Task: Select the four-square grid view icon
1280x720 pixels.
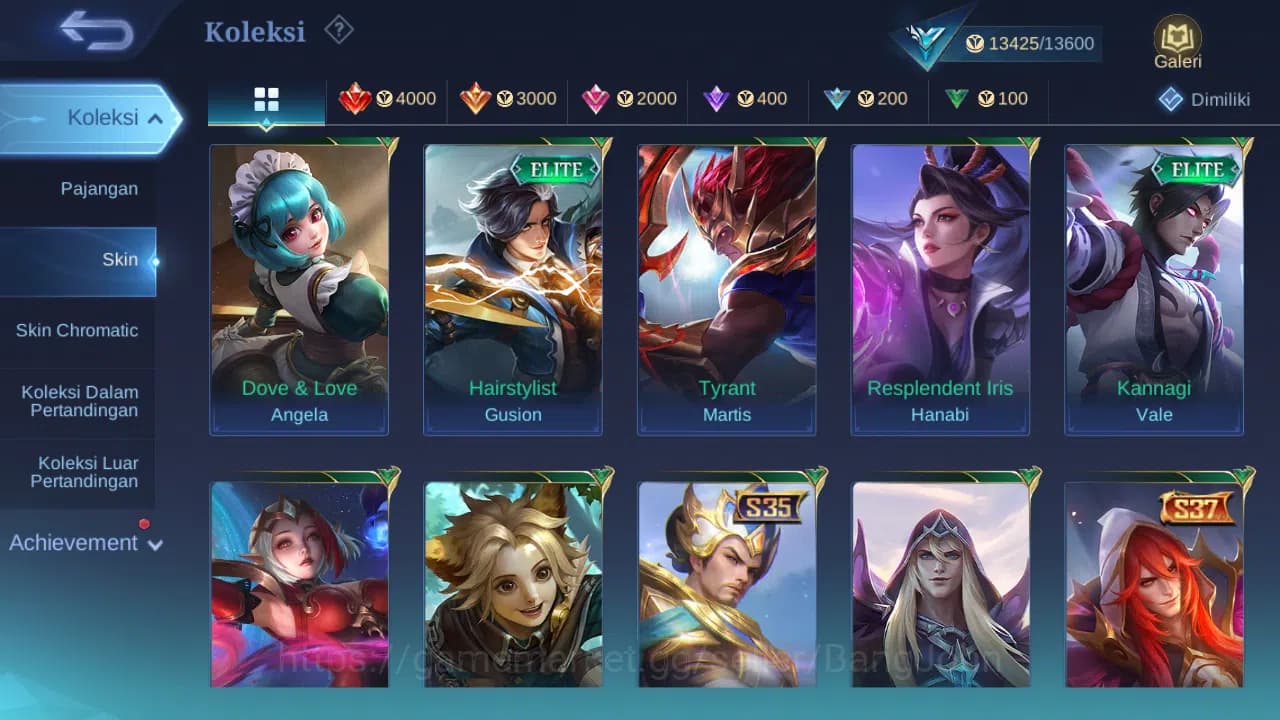Action: 265,99
